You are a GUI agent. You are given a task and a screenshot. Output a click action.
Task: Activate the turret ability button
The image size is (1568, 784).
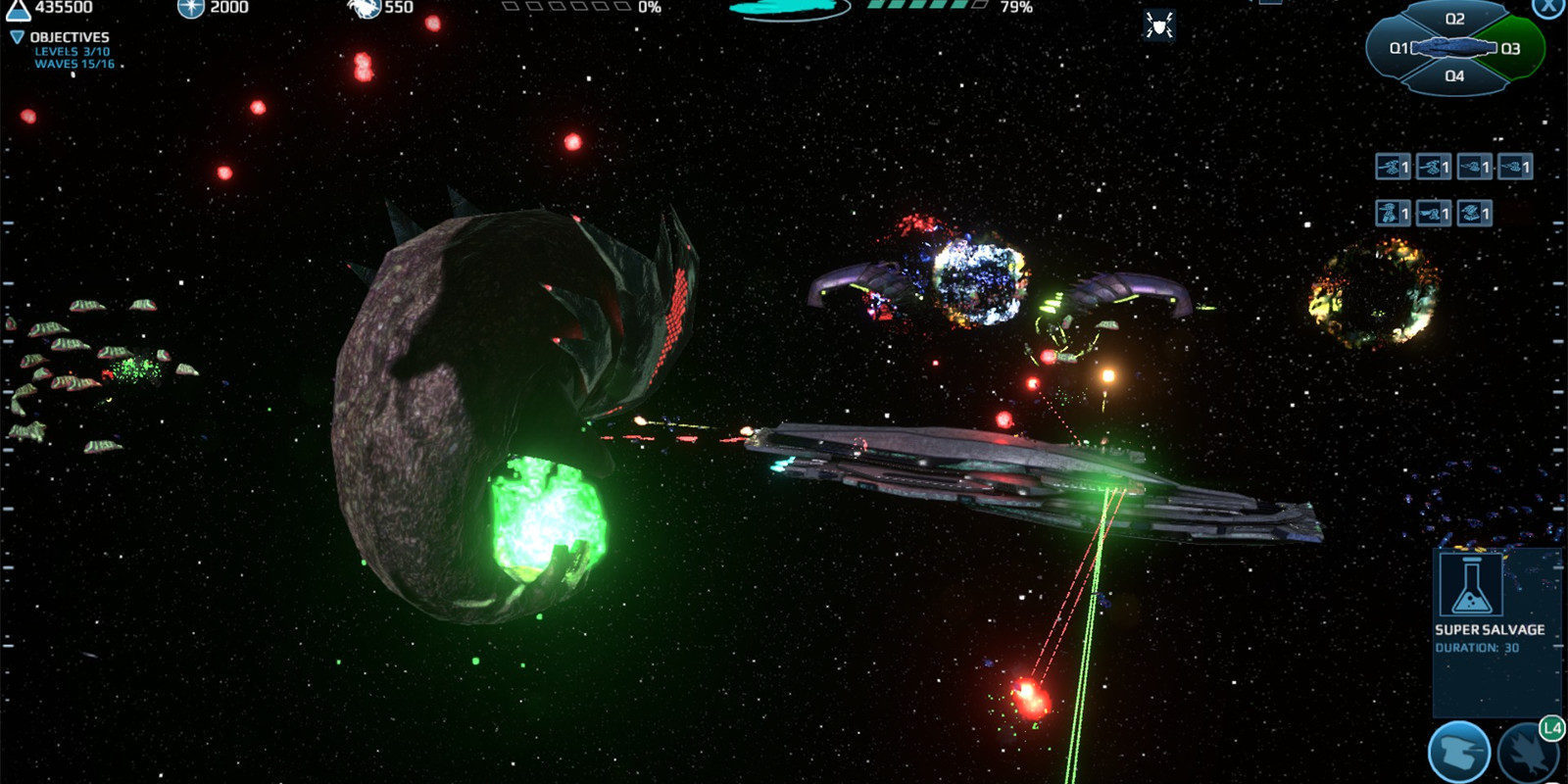[x=1459, y=753]
